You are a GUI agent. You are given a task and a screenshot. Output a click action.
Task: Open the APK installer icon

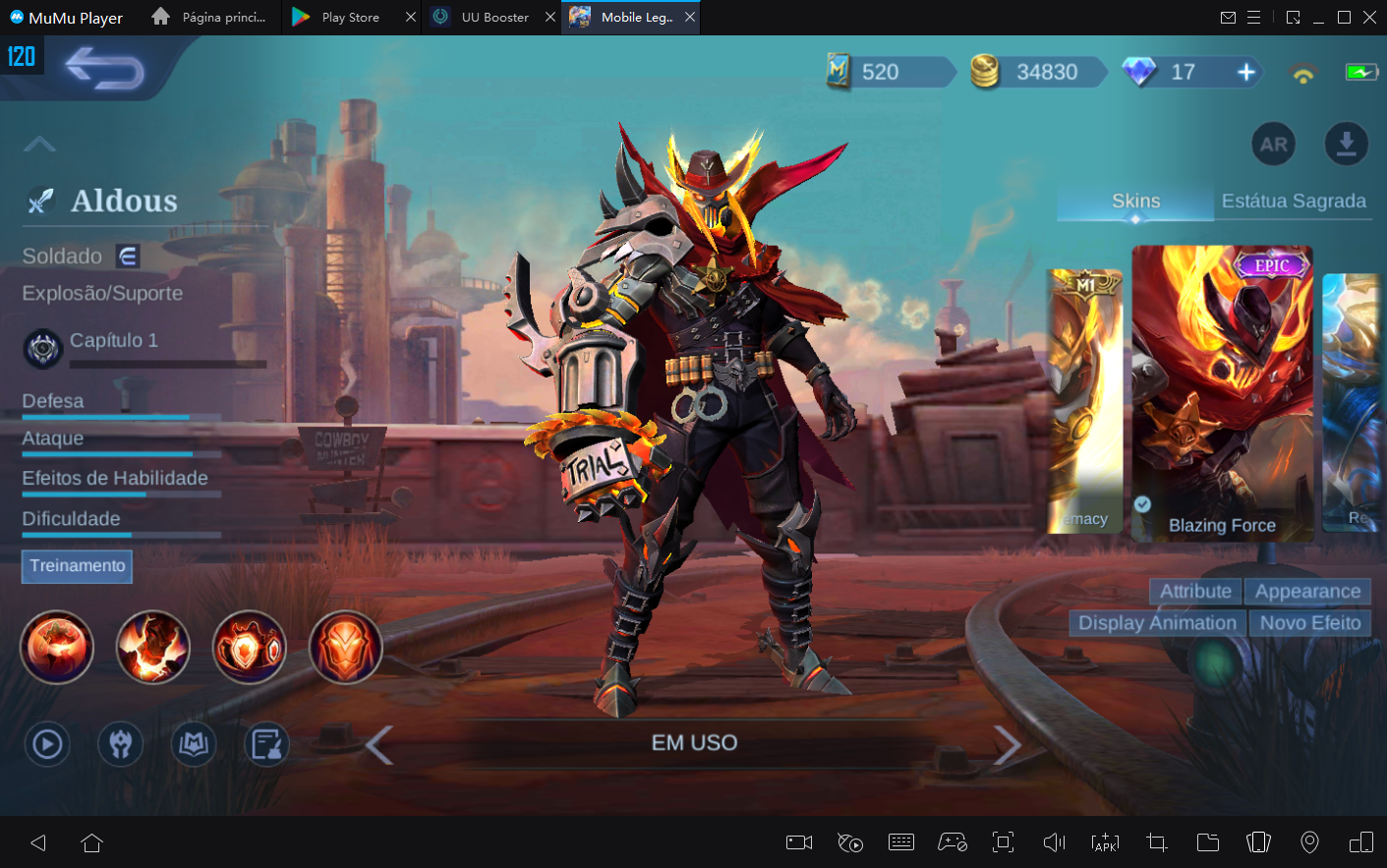(1105, 842)
